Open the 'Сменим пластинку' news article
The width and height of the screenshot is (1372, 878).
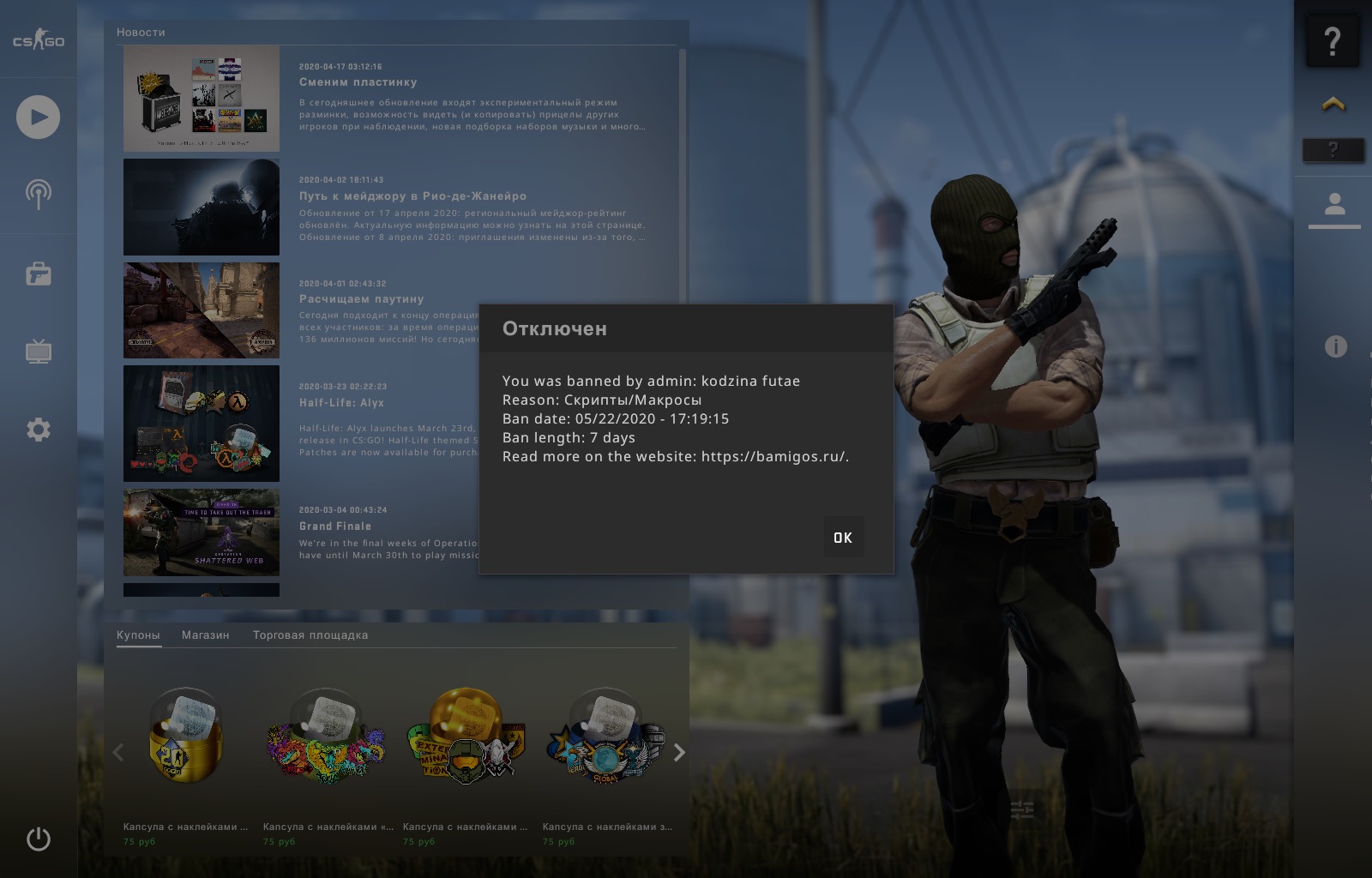358,82
